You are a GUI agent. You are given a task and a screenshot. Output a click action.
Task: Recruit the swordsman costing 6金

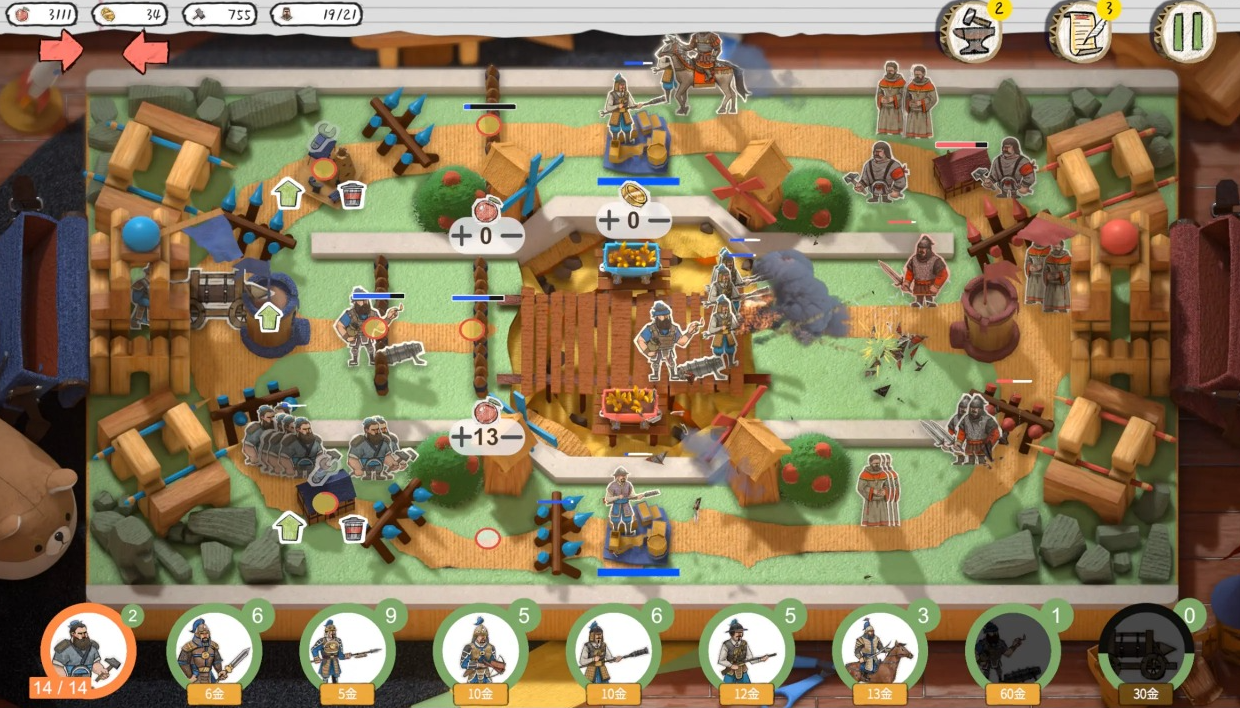pyautogui.click(x=214, y=651)
